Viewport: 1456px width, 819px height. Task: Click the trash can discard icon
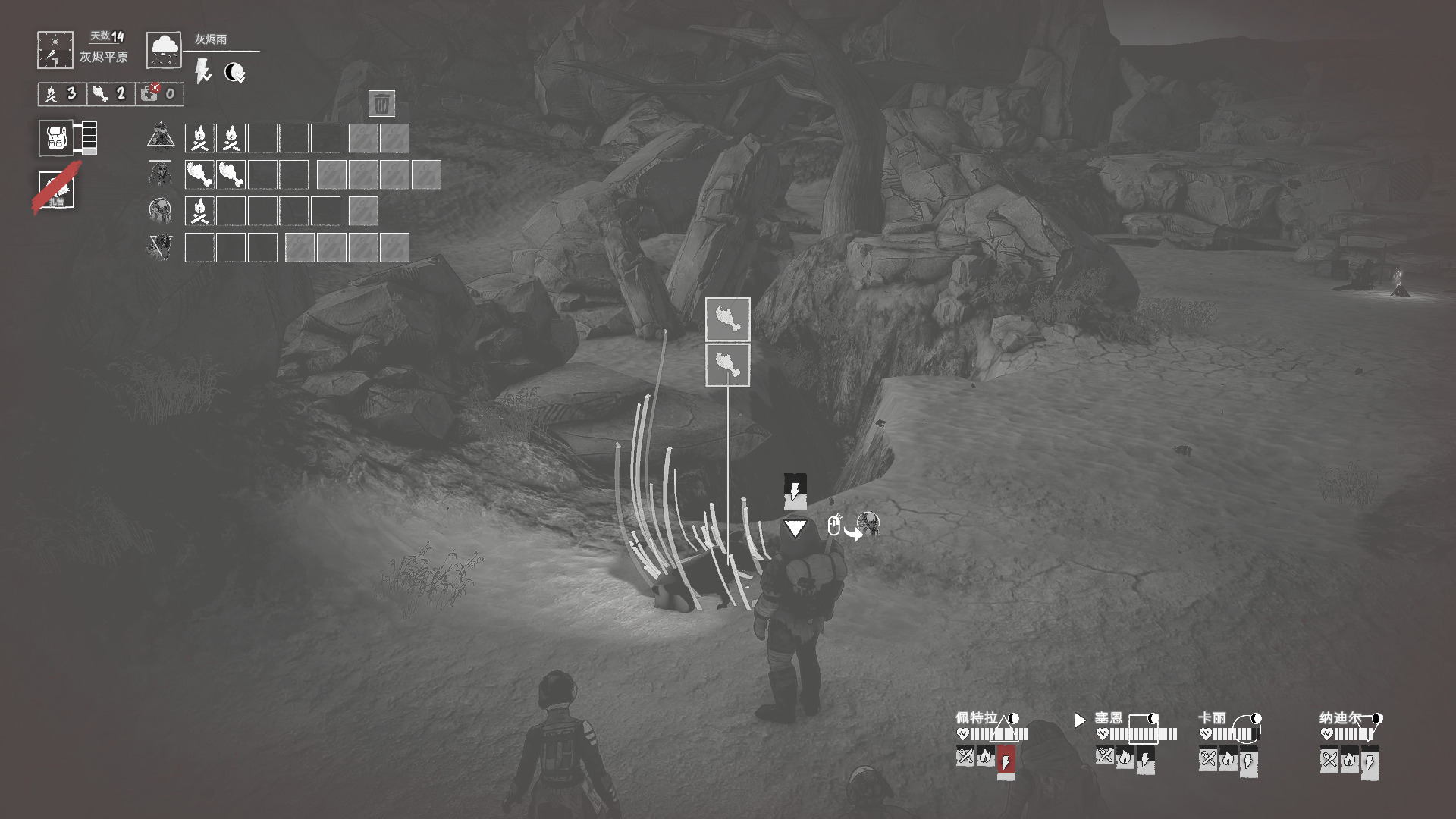(381, 103)
